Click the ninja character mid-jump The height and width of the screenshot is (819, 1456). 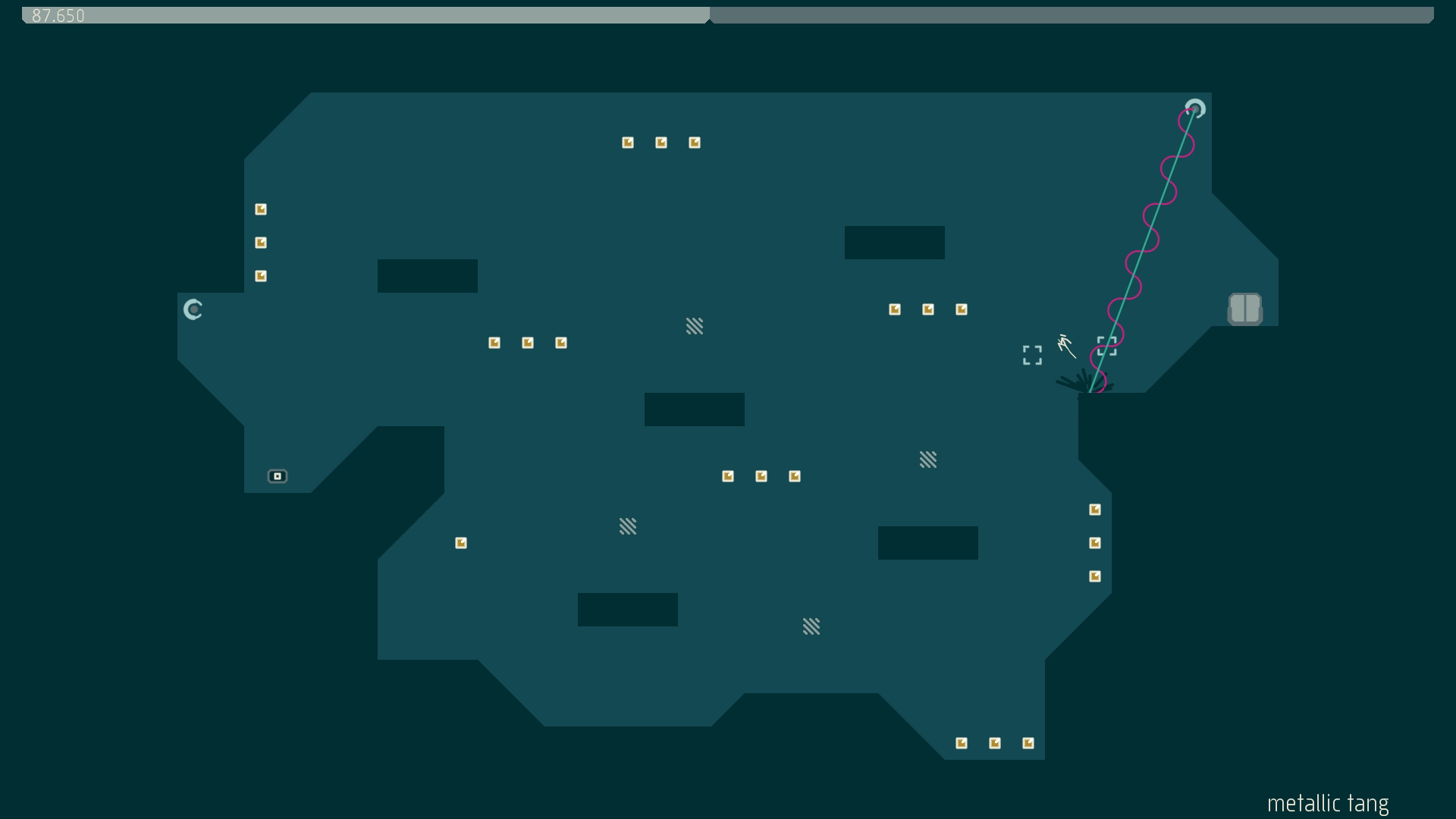pyautogui.click(x=1065, y=345)
